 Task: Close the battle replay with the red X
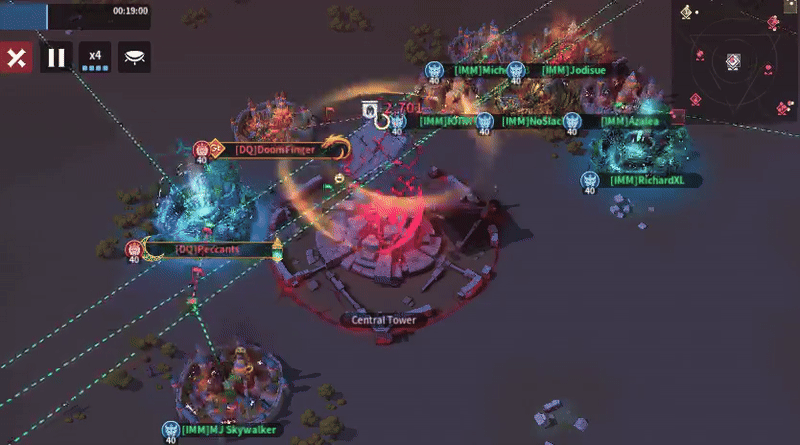(15, 57)
